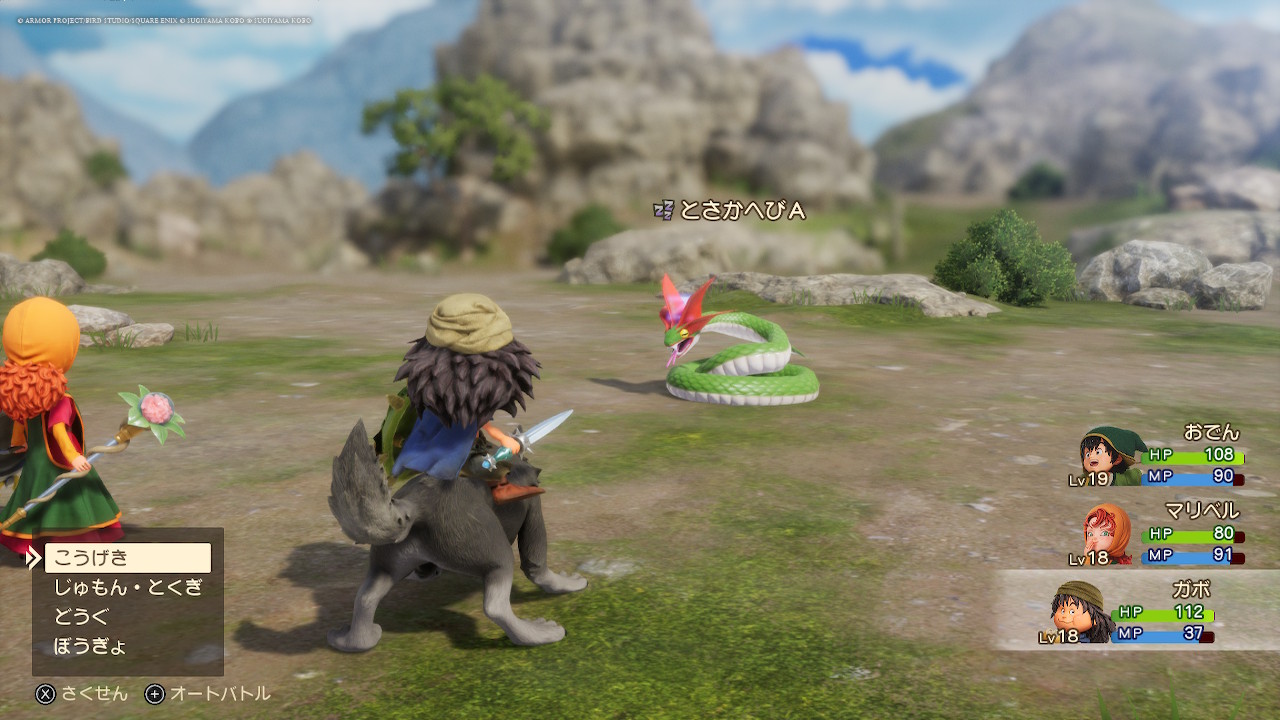This screenshot has height=720, width=1280.
Task: Choose the どうぐ items command
Action: pyautogui.click(x=82, y=617)
